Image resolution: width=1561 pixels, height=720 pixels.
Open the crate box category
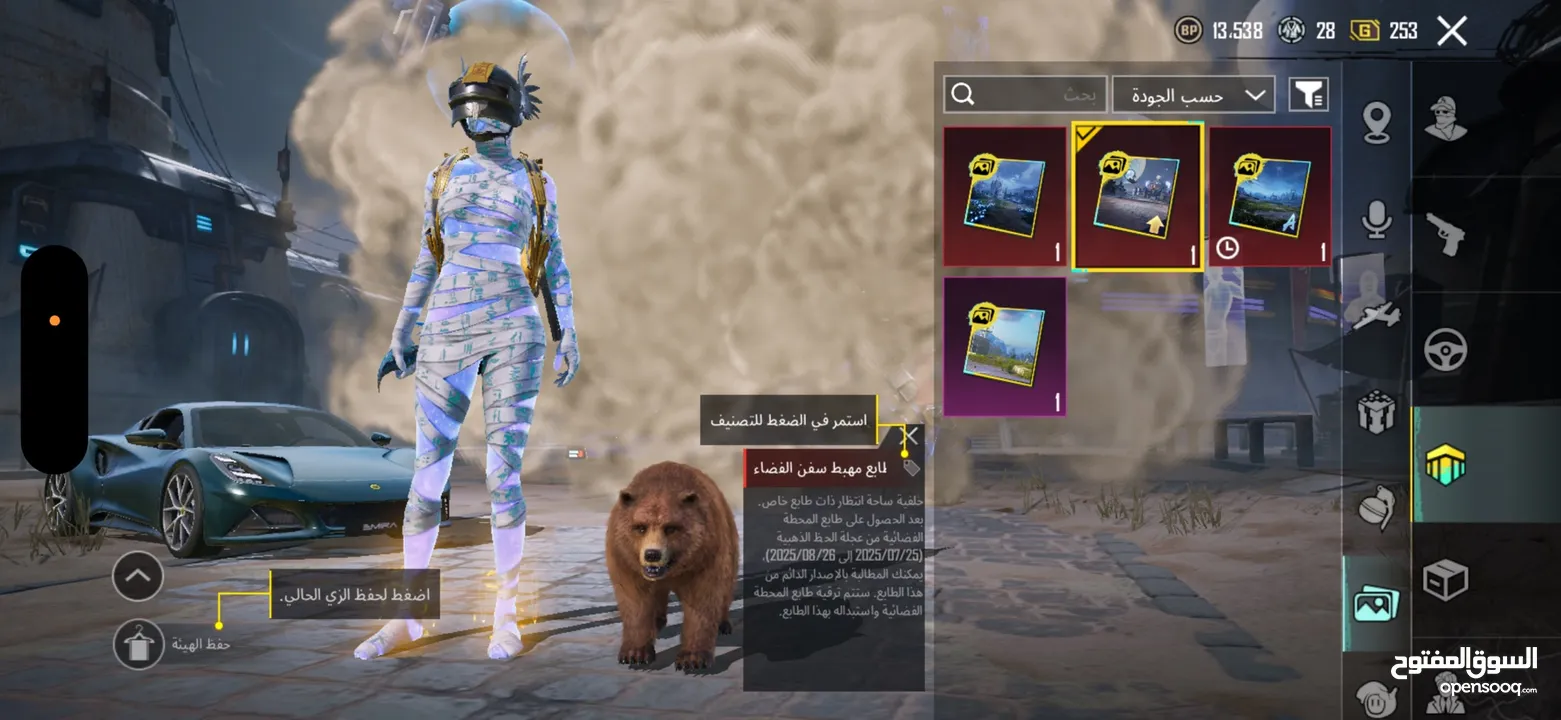pyautogui.click(x=1445, y=580)
